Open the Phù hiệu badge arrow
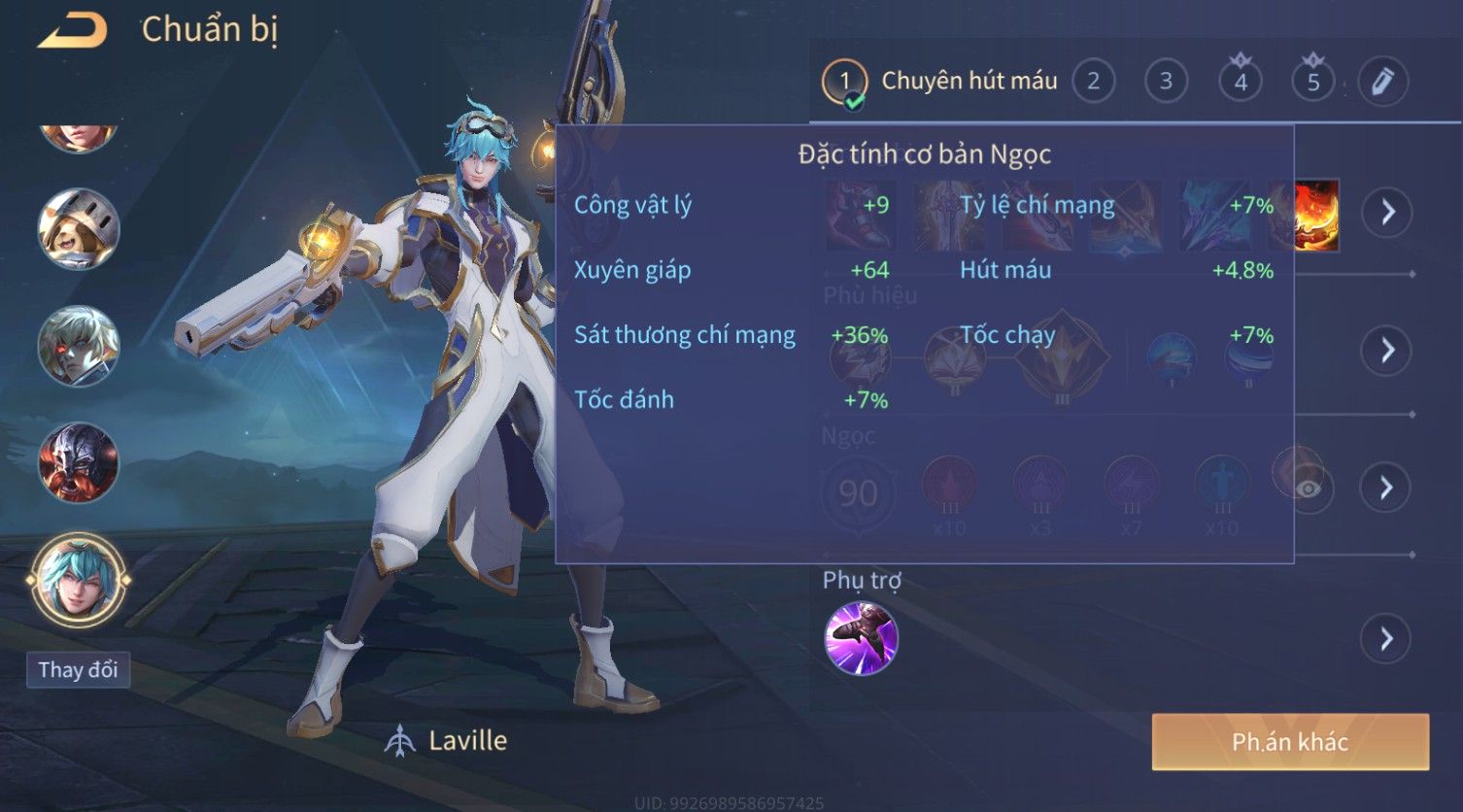This screenshot has height=812, width=1463. [1387, 350]
